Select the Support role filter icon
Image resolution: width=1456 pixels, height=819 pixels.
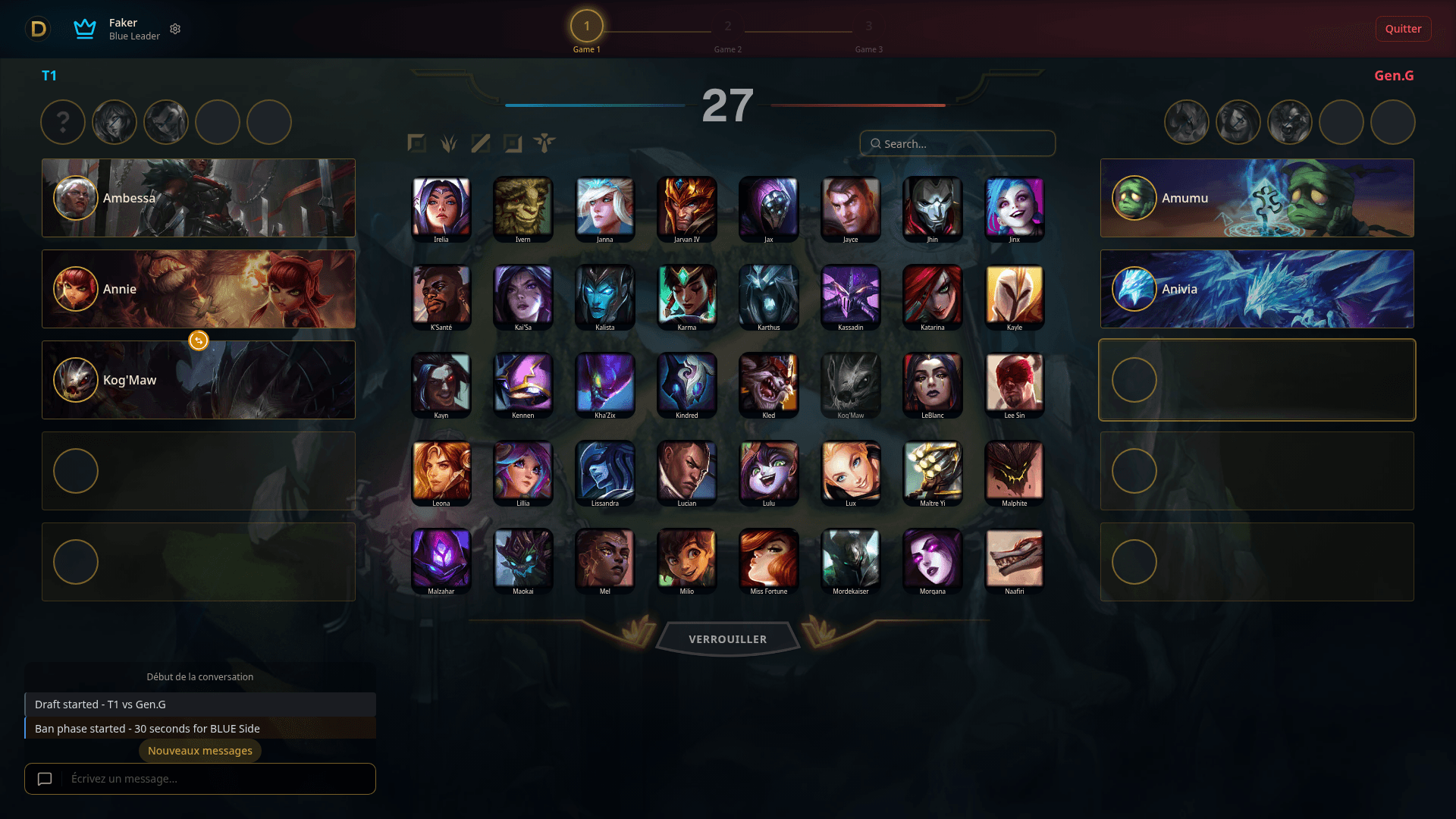click(x=544, y=143)
